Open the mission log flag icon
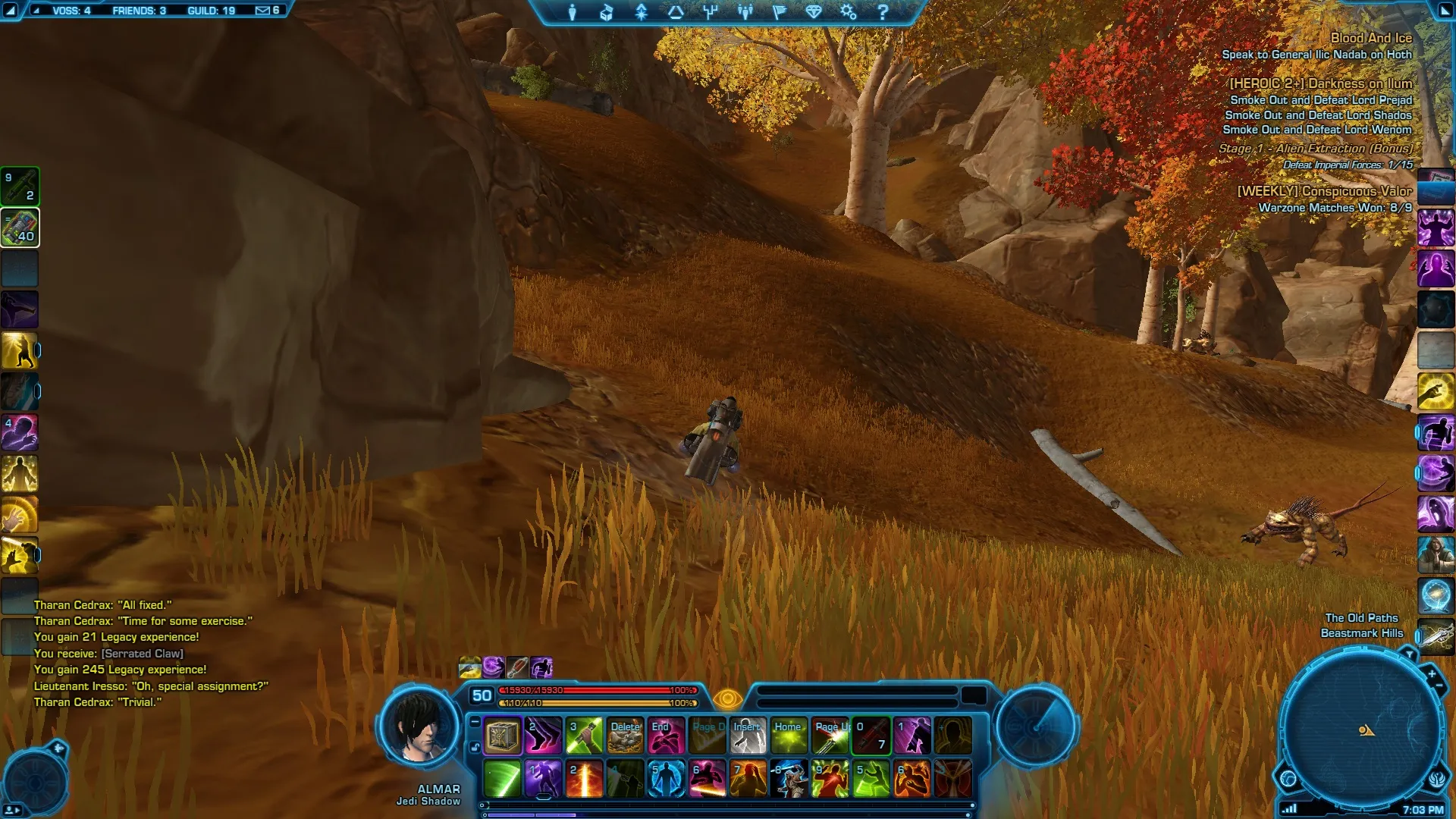This screenshot has width=1456, height=819. pos(779,12)
